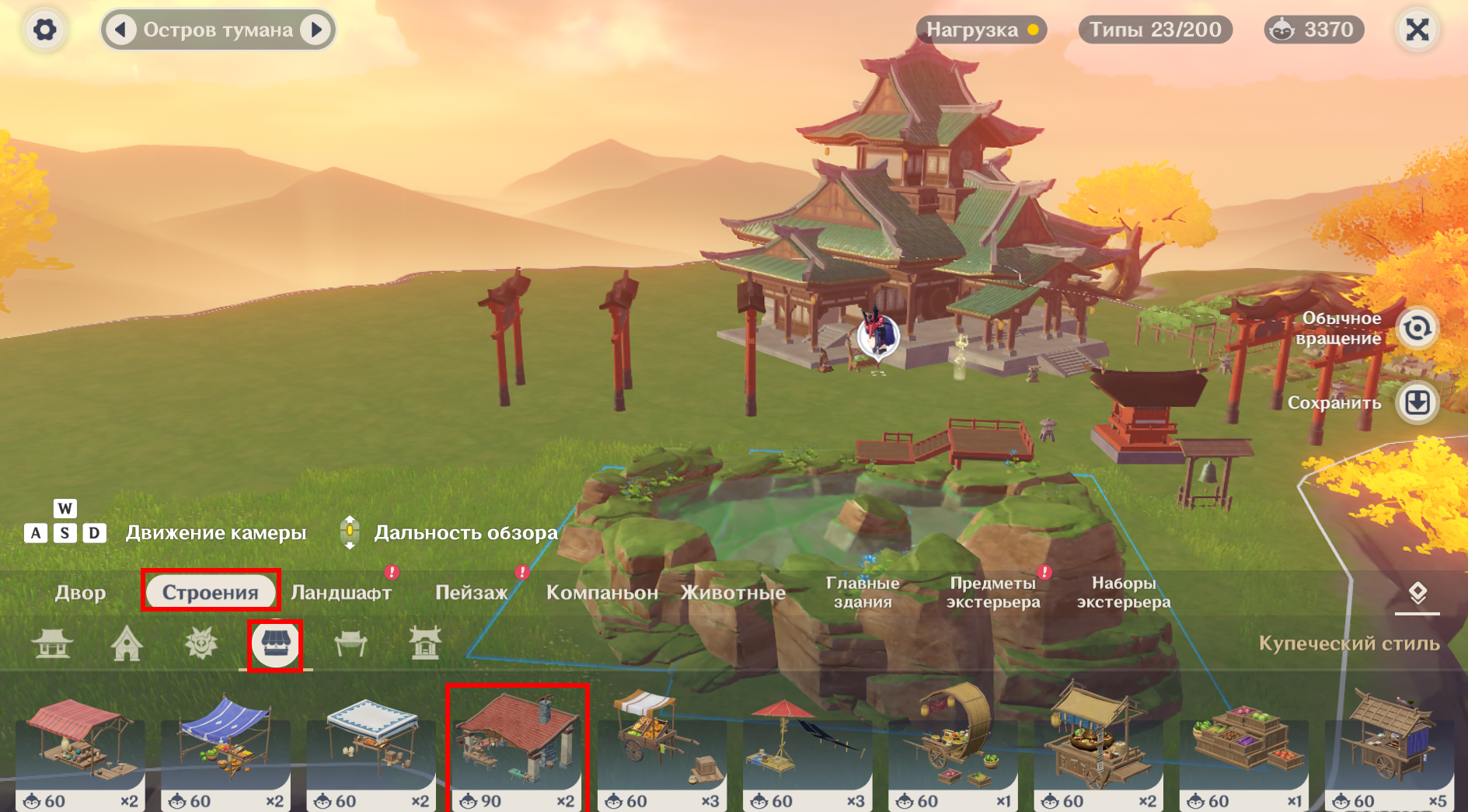Image resolution: width=1468 pixels, height=812 pixels.
Task: Switch to previous realm layout with left arrow
Action: click(x=120, y=30)
